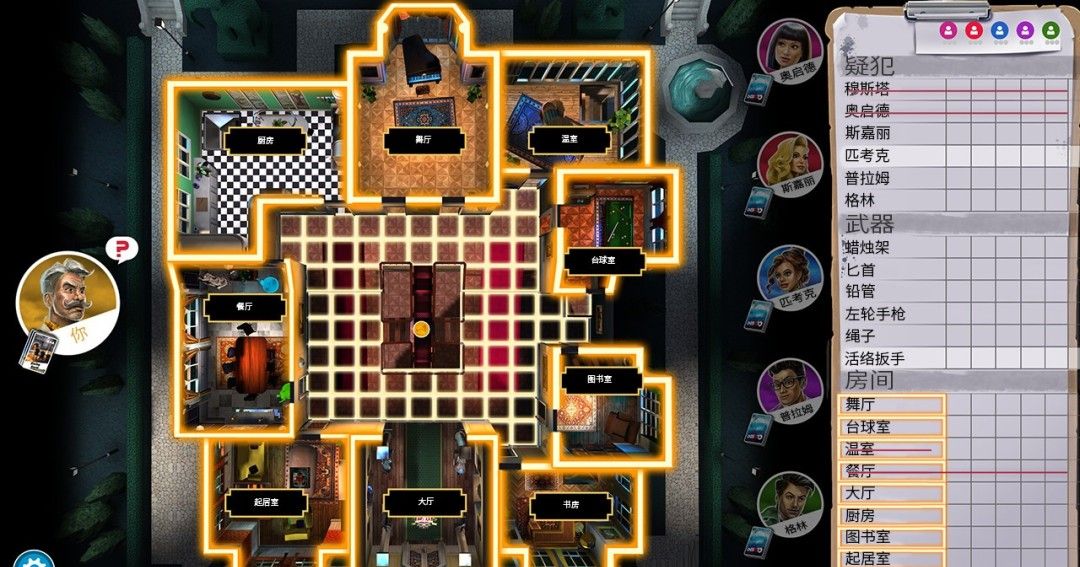This screenshot has width=1080, height=567.
Task: Select the 厨房 room on the board
Action: point(264,141)
